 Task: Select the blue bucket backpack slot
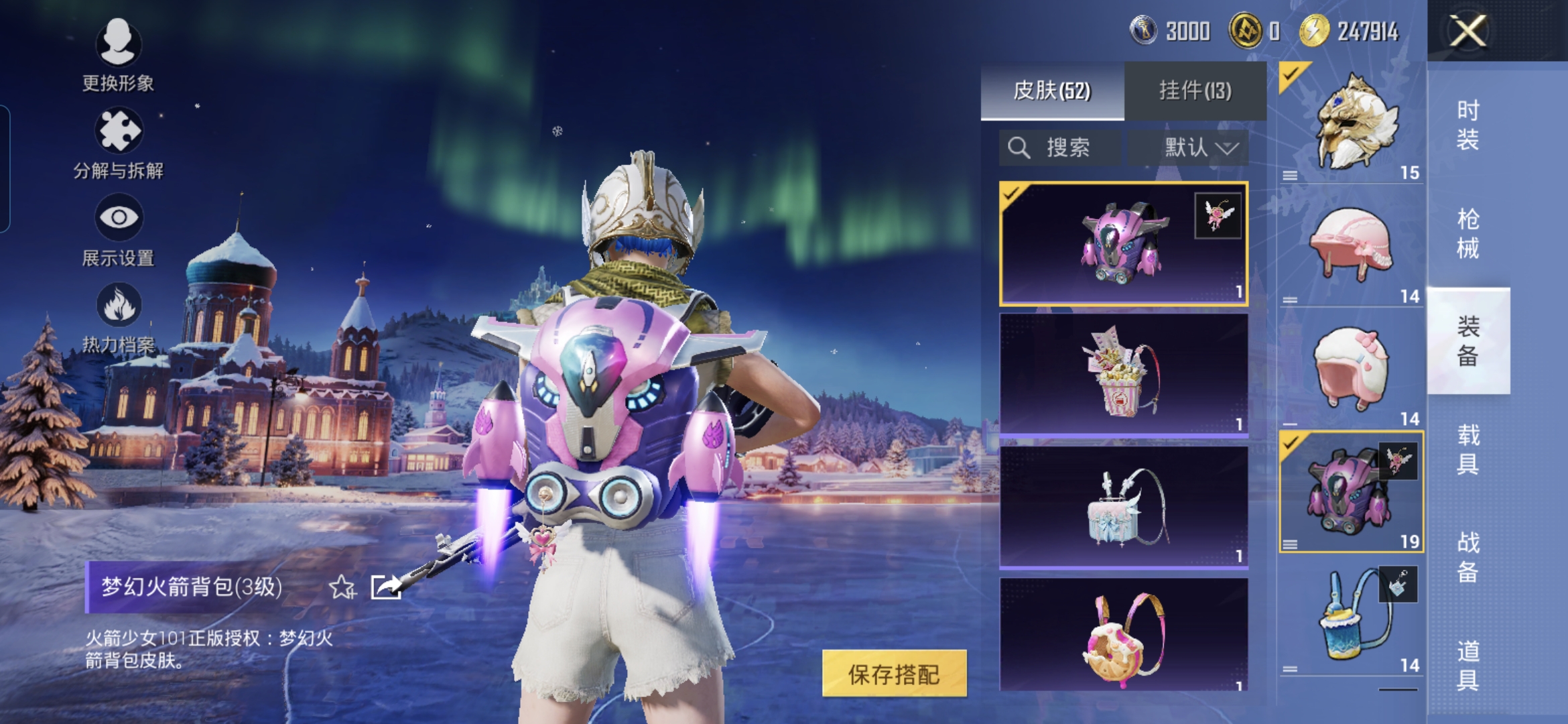pyautogui.click(x=1351, y=618)
